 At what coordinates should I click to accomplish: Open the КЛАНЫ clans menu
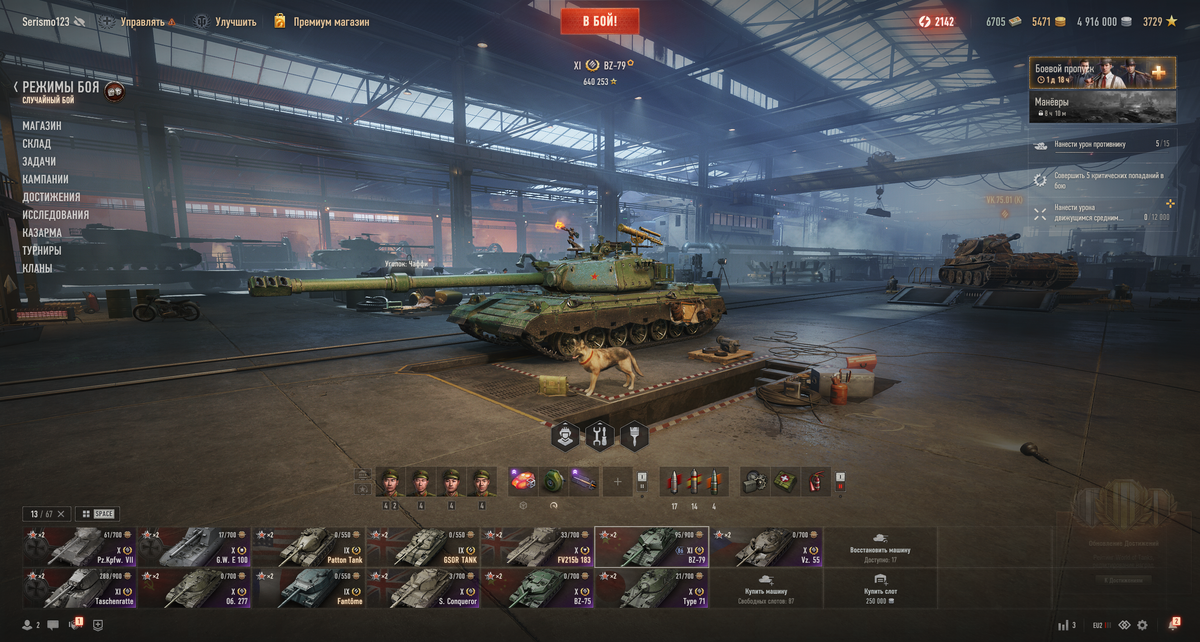pyautogui.click(x=37, y=268)
